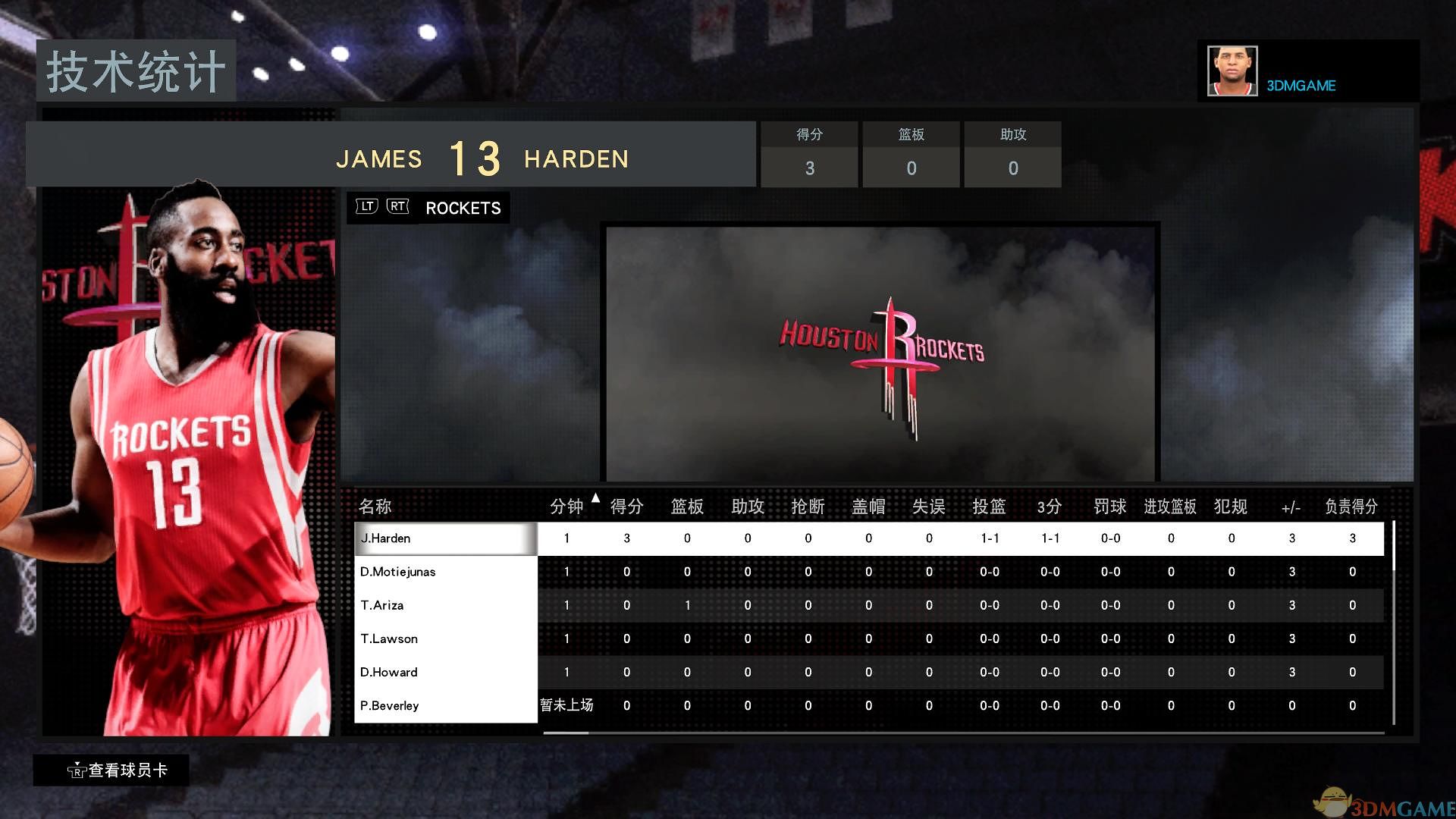Select the J.Harden row
Viewport: 1456px width, 819px height.
coord(445,538)
